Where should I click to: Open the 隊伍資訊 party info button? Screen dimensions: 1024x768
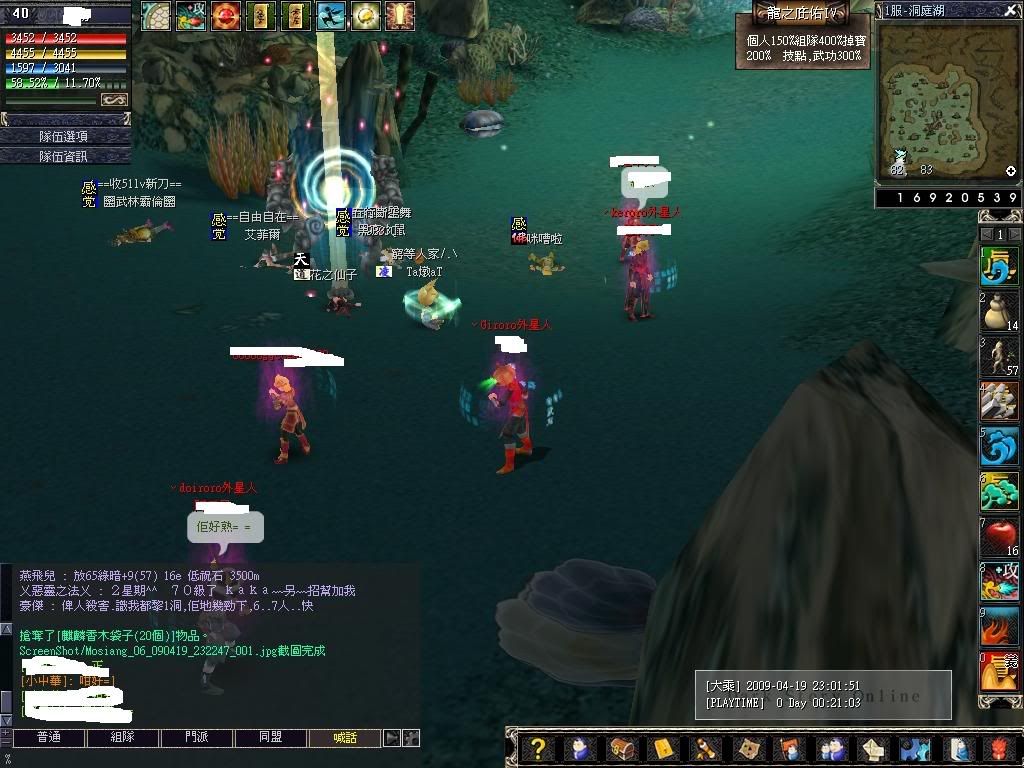[64, 156]
